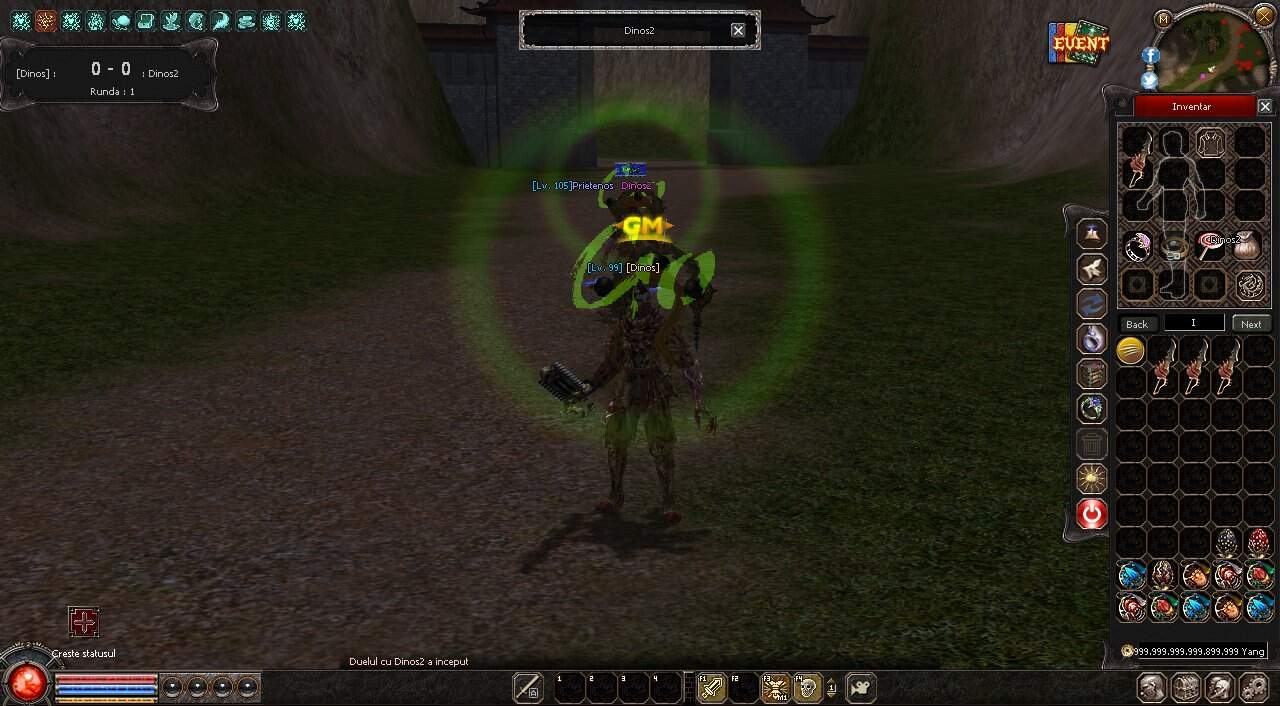Open the map with the M button
The height and width of the screenshot is (706, 1280).
[1162, 18]
